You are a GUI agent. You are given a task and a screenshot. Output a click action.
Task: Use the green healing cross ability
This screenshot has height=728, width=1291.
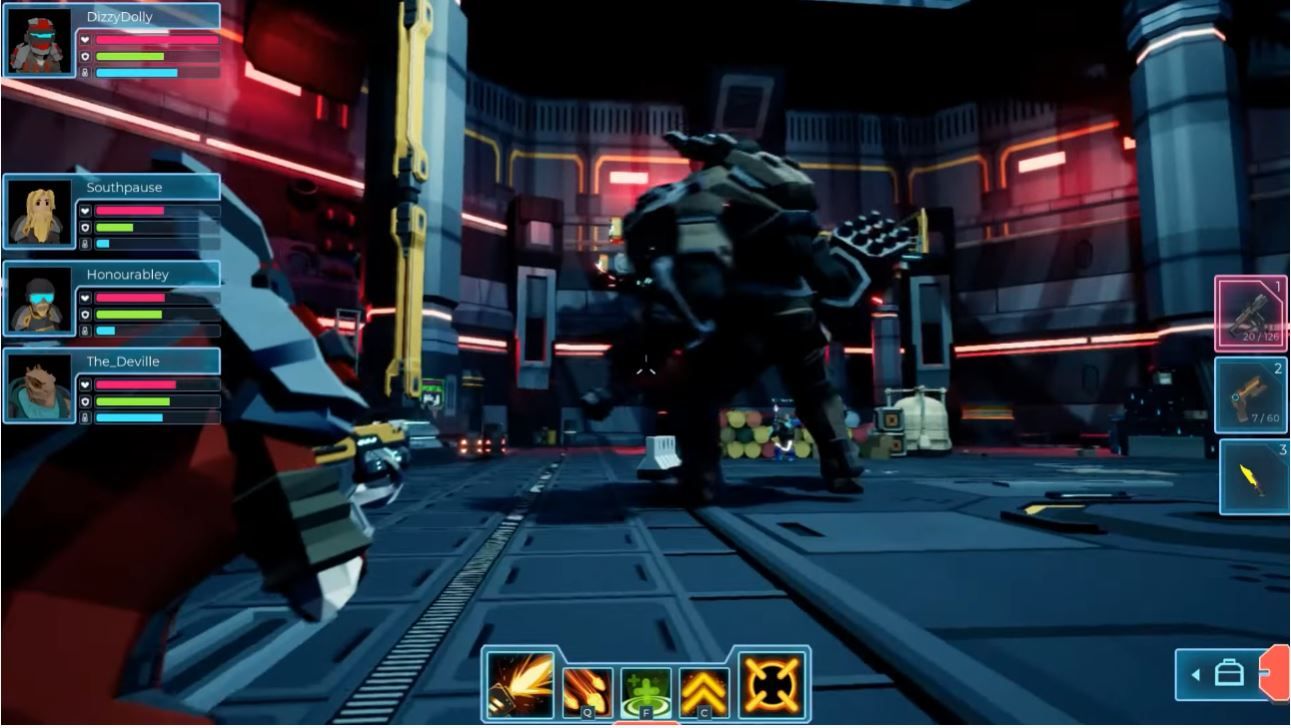pos(646,690)
